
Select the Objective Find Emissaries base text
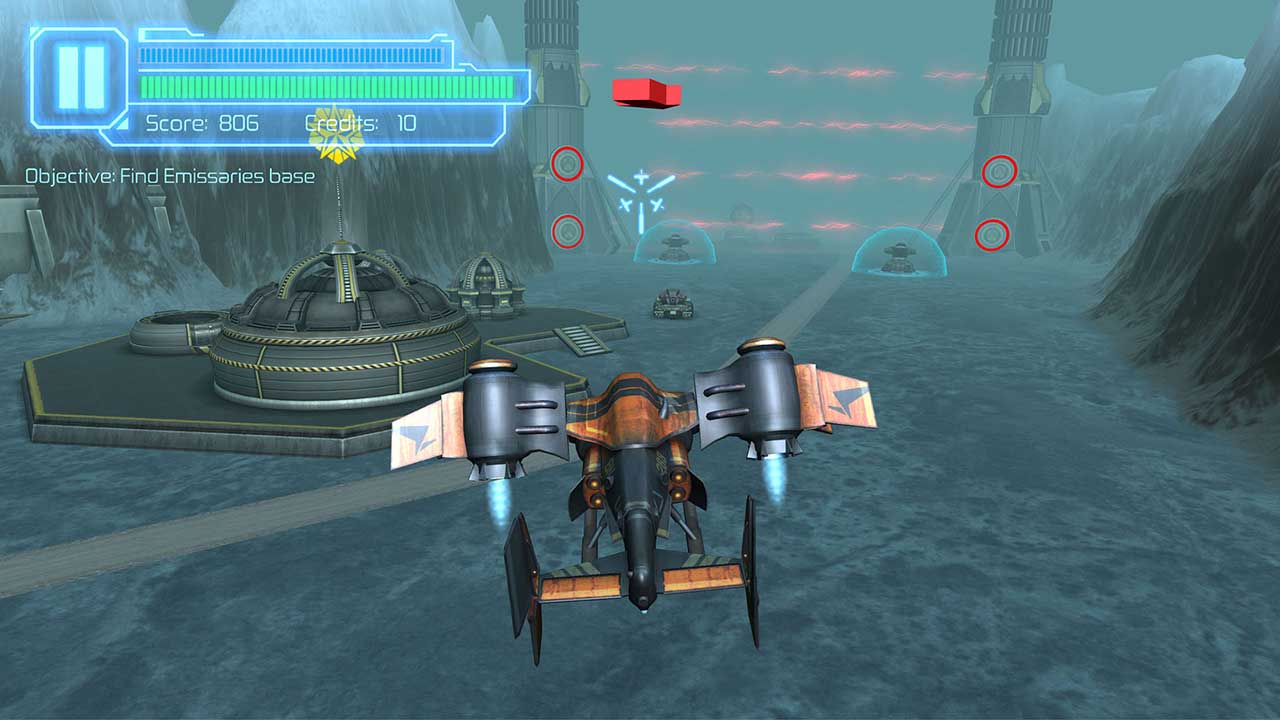[x=168, y=175]
